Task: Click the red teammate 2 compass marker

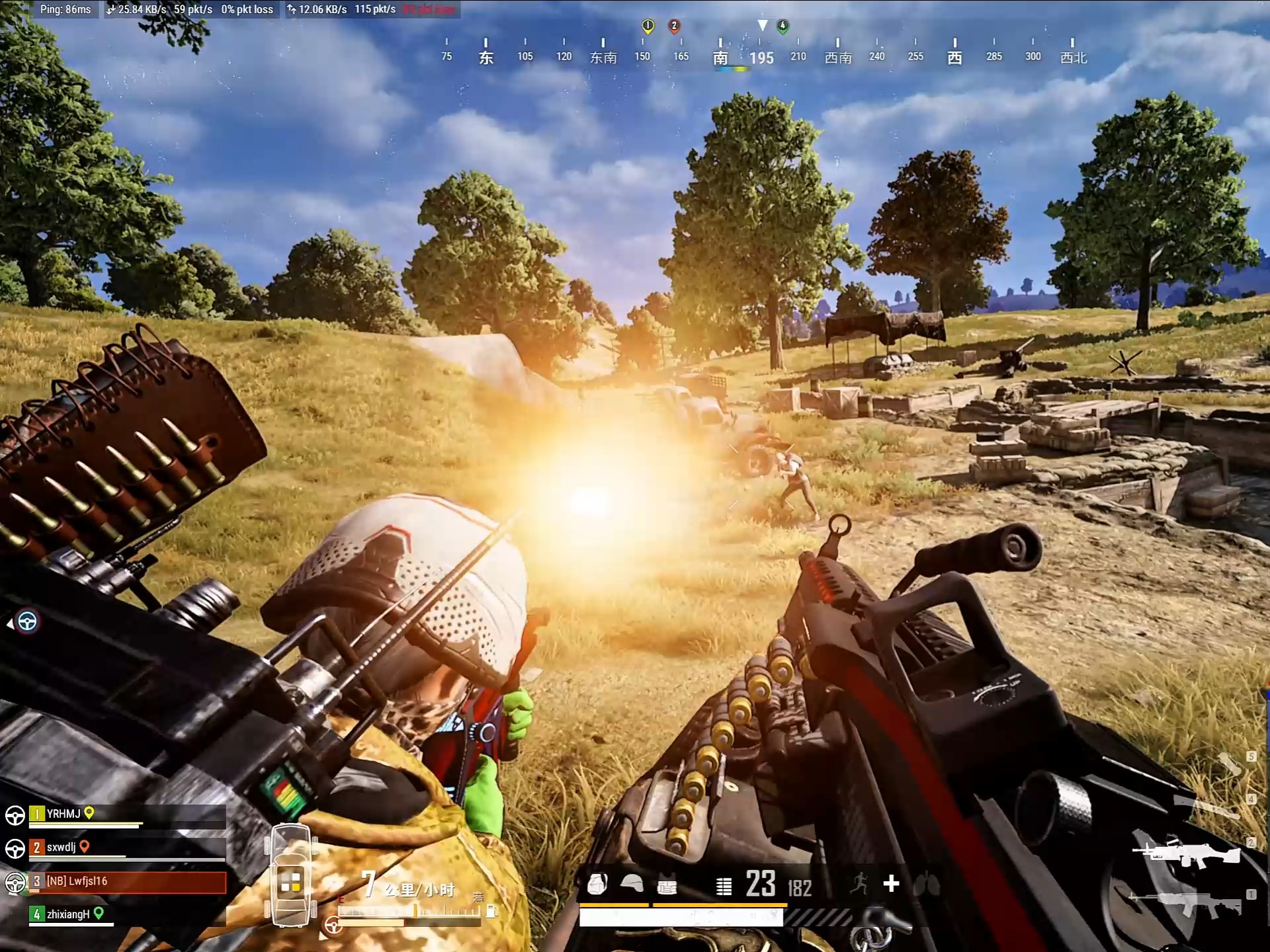Action: (674, 26)
